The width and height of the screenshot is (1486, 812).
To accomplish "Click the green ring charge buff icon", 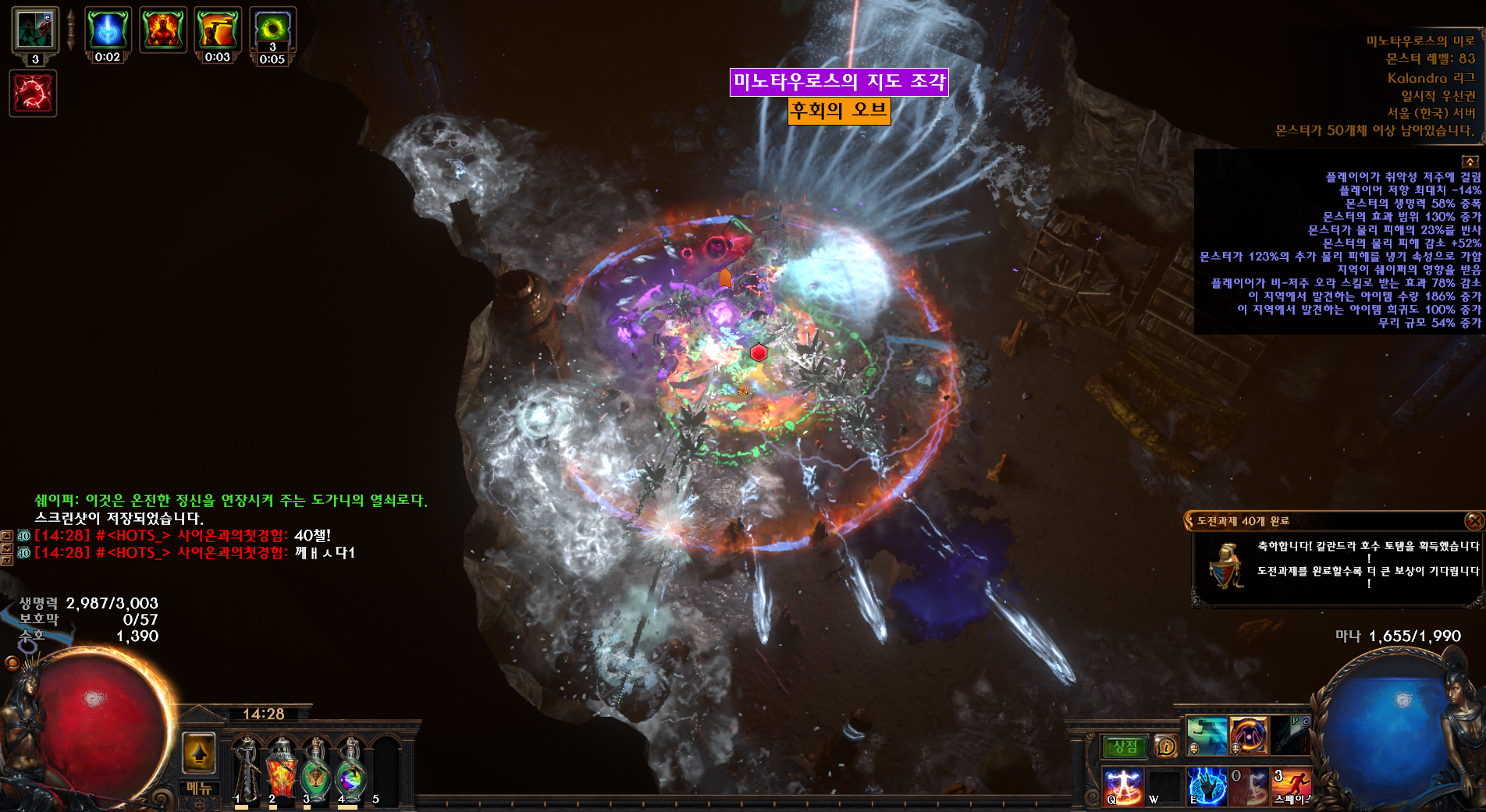I will (x=272, y=30).
